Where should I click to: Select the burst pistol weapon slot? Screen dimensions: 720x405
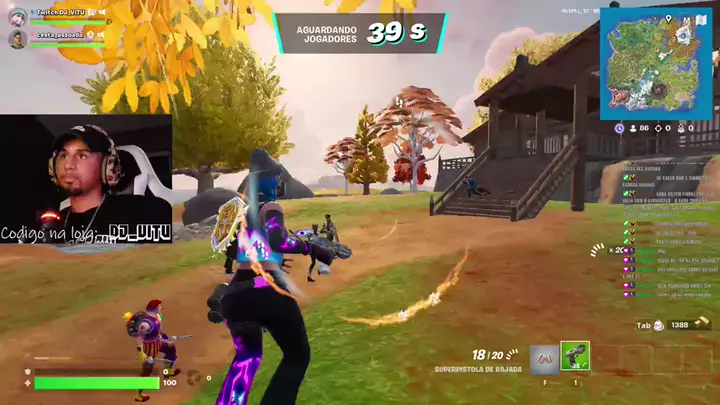575,357
